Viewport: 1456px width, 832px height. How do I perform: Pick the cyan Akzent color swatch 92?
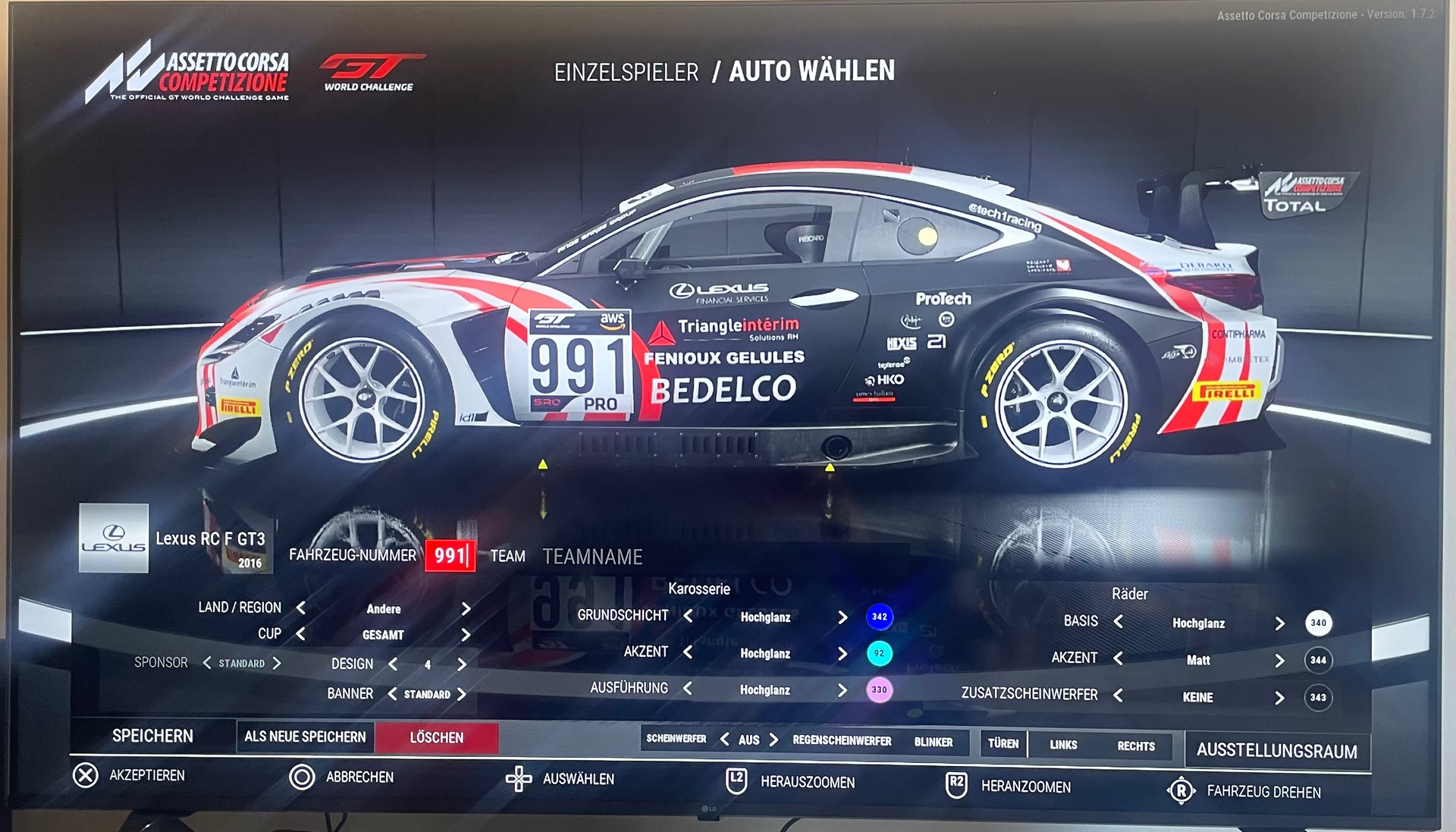879,653
